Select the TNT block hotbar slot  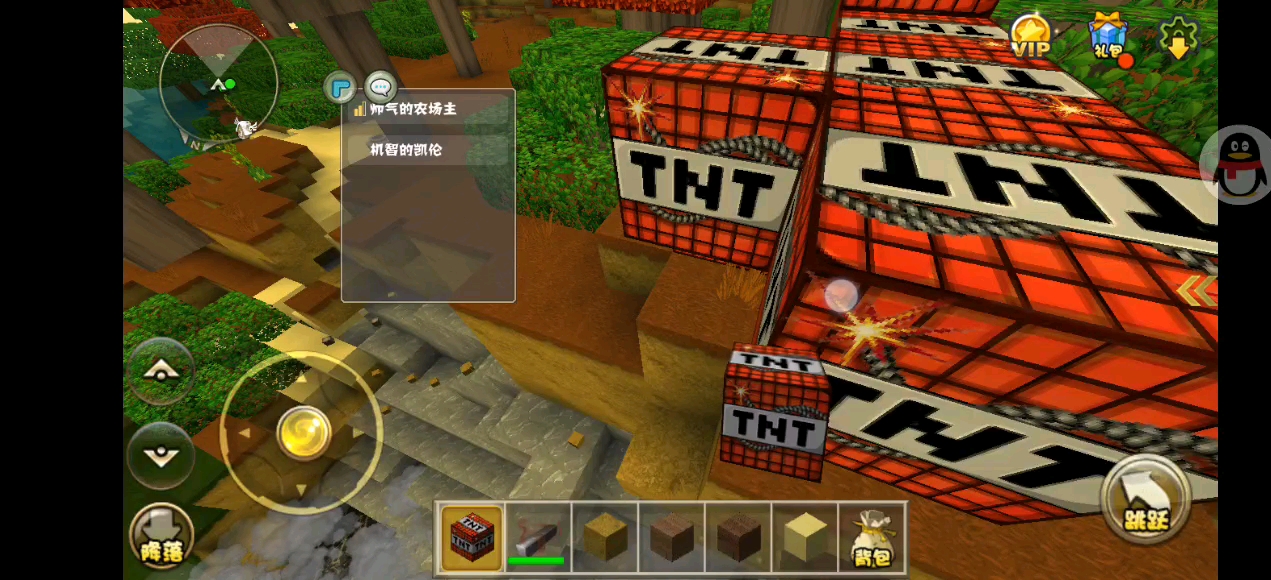coord(471,537)
